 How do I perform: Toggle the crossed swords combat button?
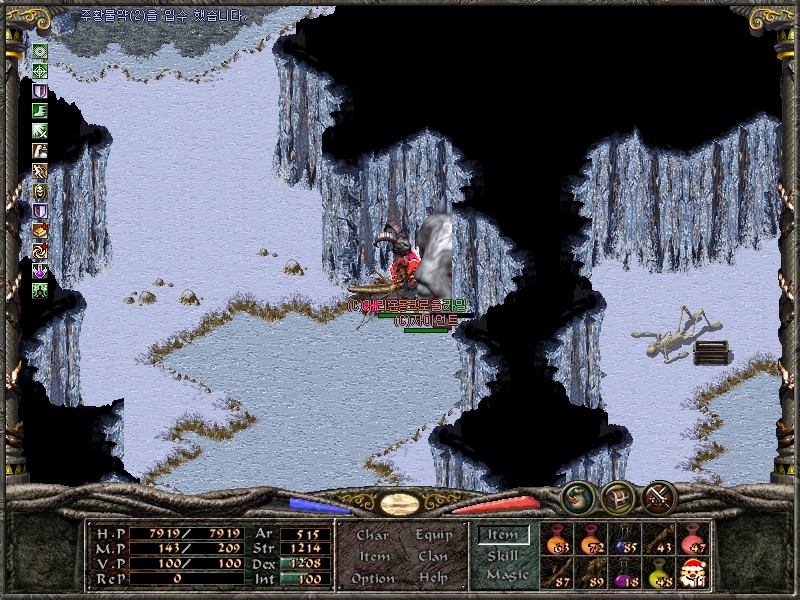[659, 496]
